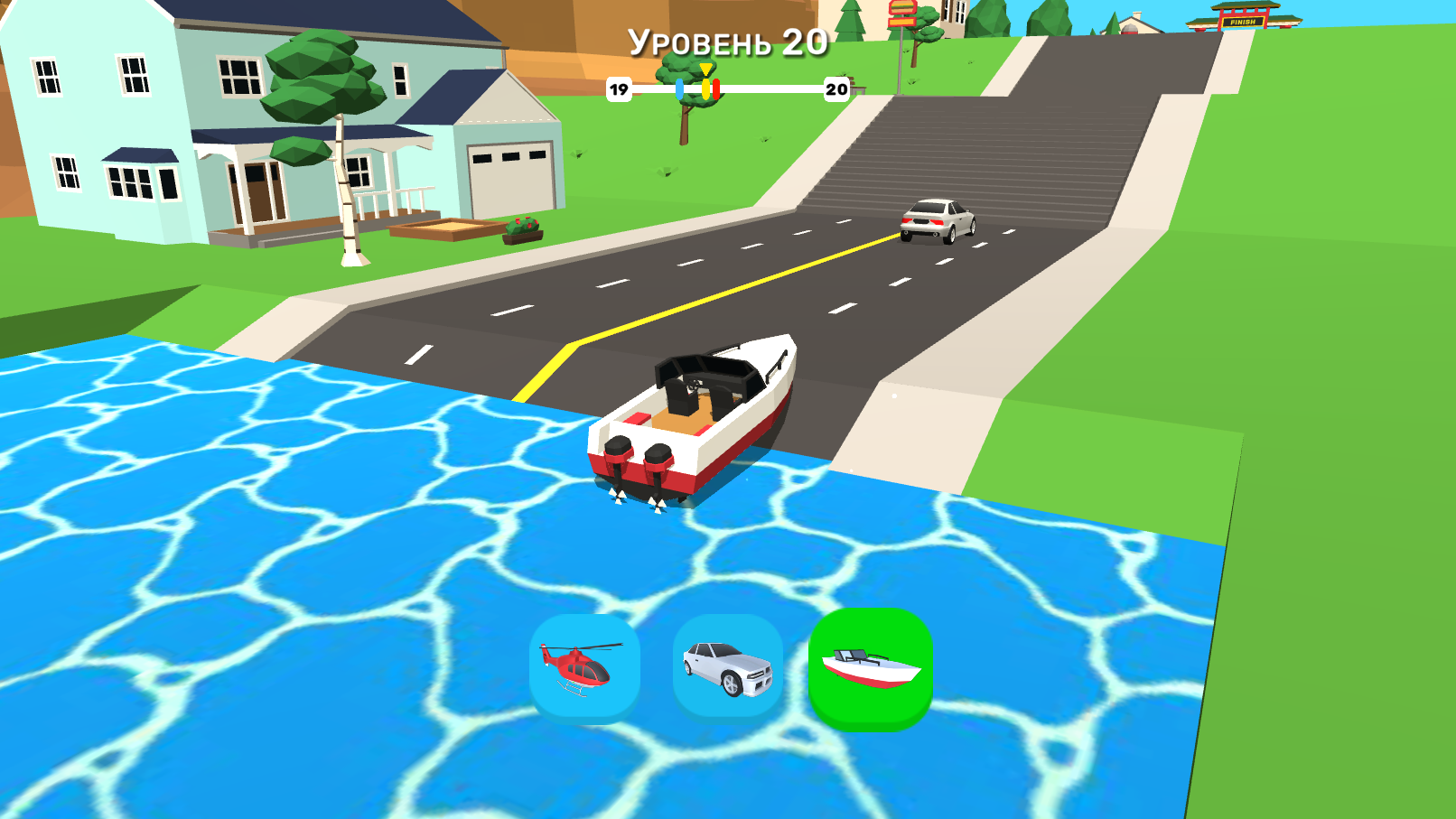Click the yellow pin on the progress bar
The height and width of the screenshot is (819, 1456).
pyautogui.click(x=706, y=88)
